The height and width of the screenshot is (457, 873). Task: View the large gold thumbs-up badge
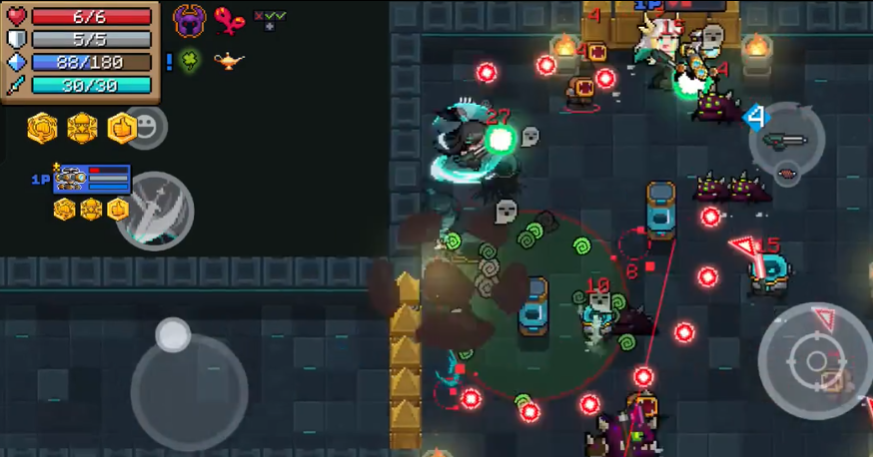tap(121, 128)
